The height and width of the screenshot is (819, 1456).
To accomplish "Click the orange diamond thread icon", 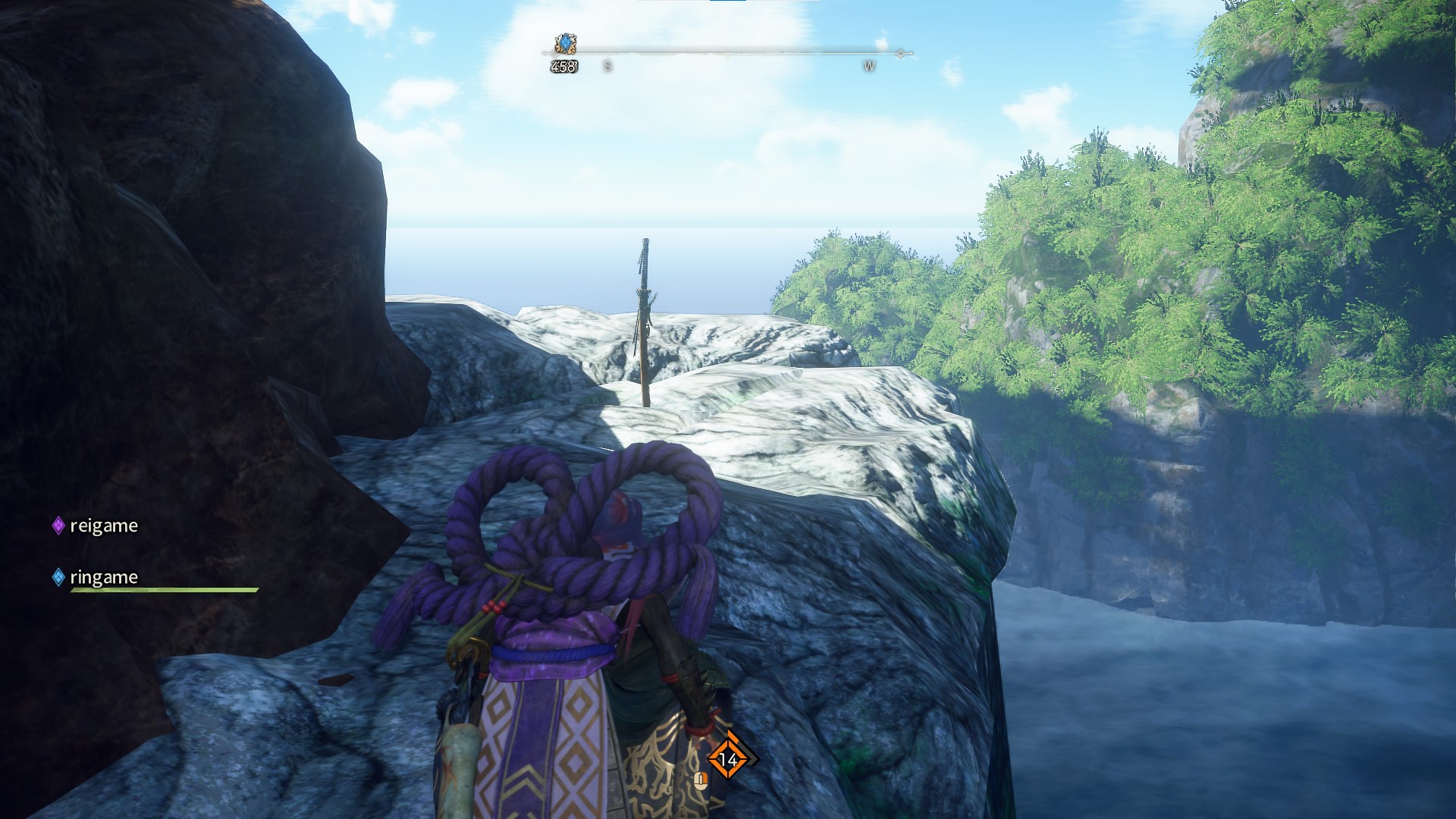I will [728, 758].
